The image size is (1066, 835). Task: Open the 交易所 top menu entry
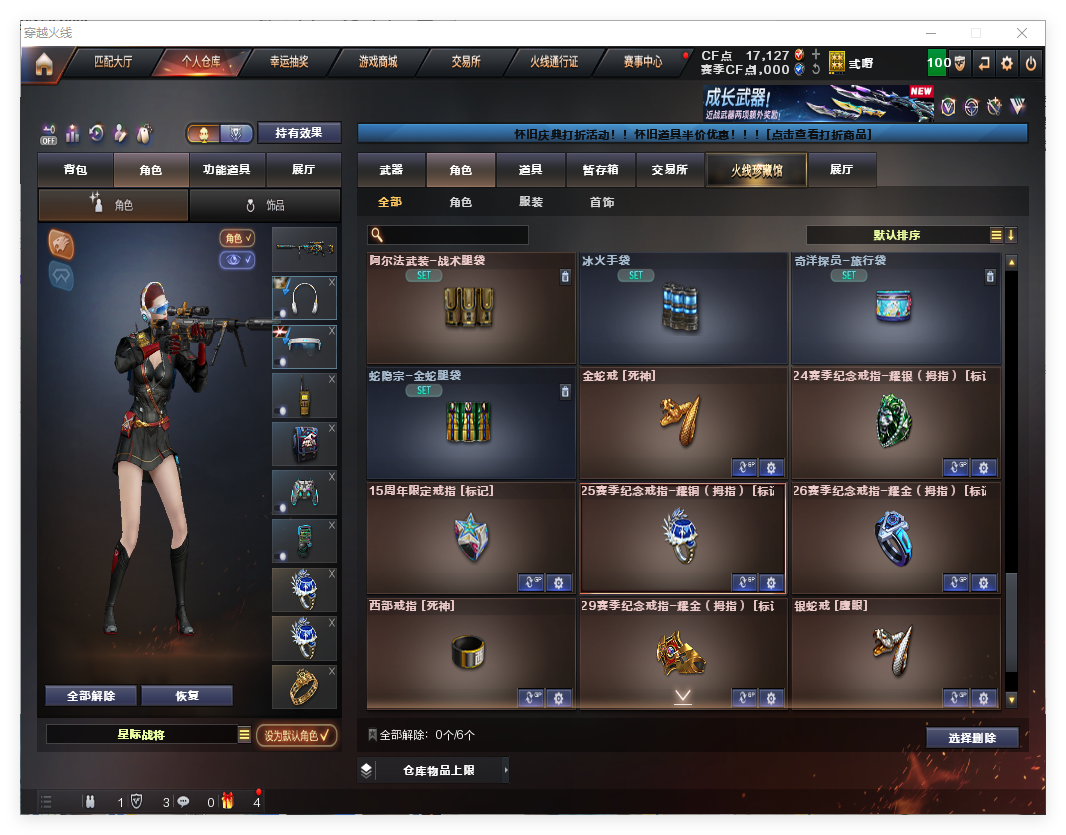(465, 62)
